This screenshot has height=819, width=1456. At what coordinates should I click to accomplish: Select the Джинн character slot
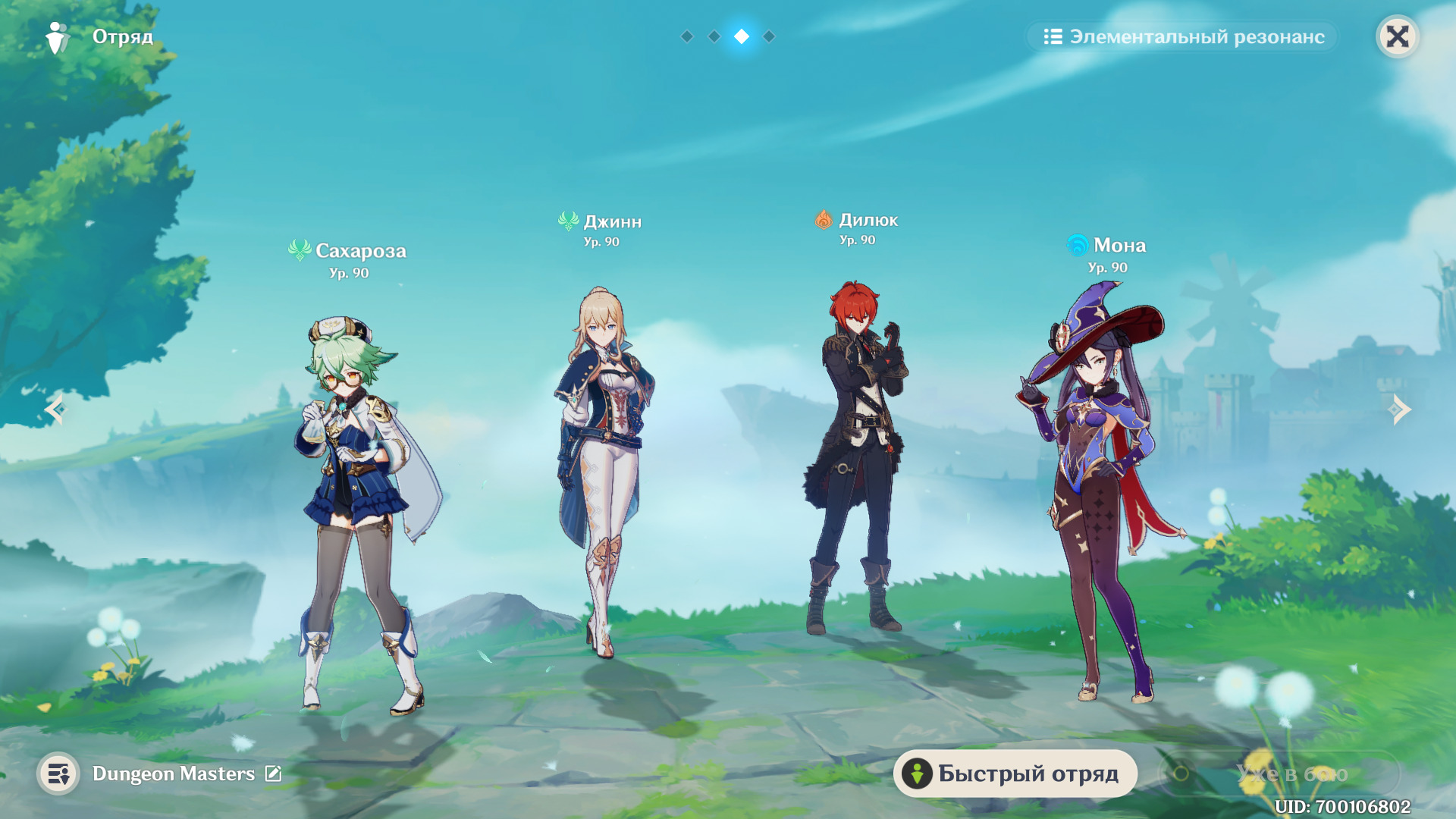[x=604, y=470]
